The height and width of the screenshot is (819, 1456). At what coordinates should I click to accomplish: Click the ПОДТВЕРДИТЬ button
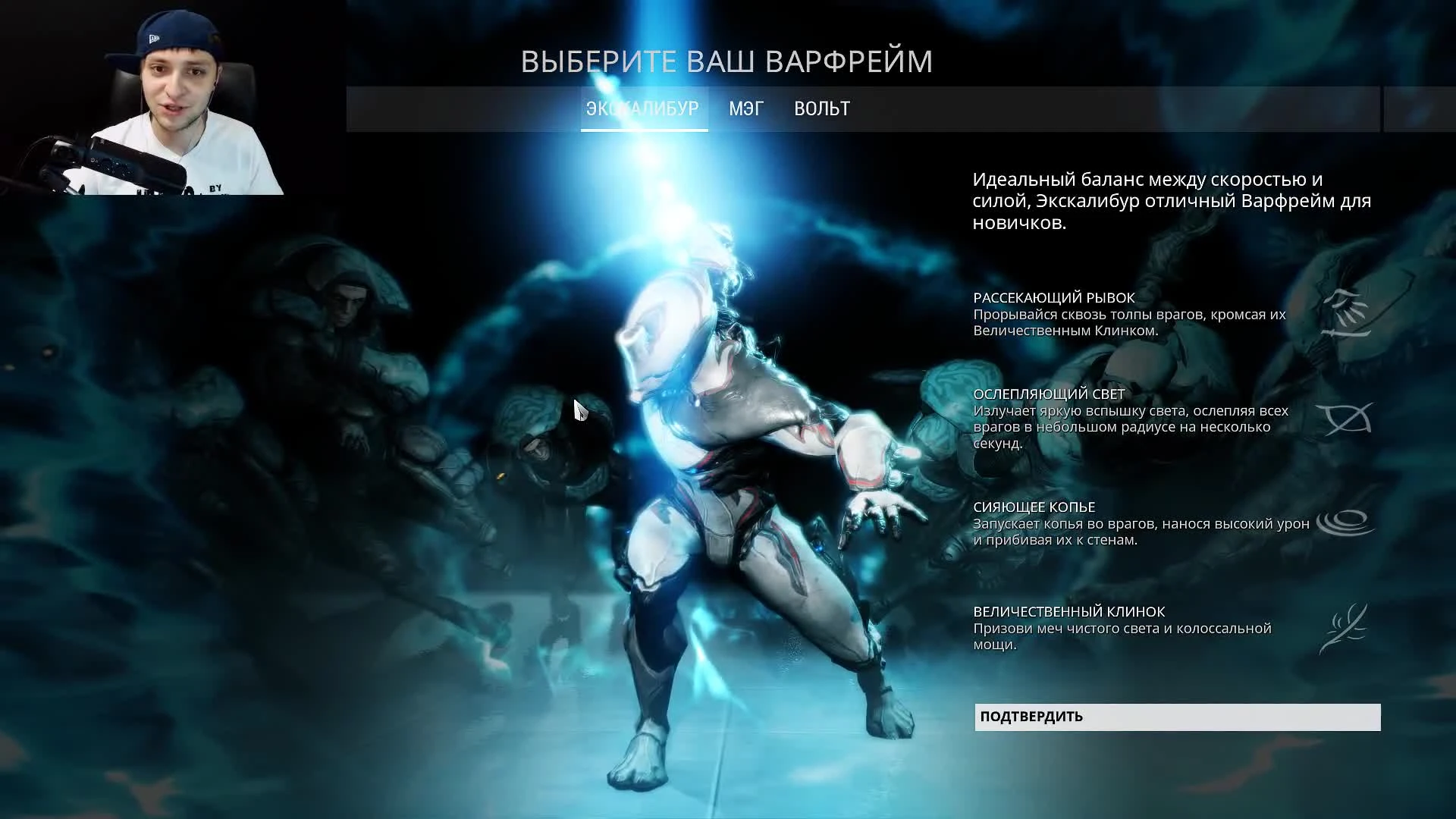(x=1176, y=717)
